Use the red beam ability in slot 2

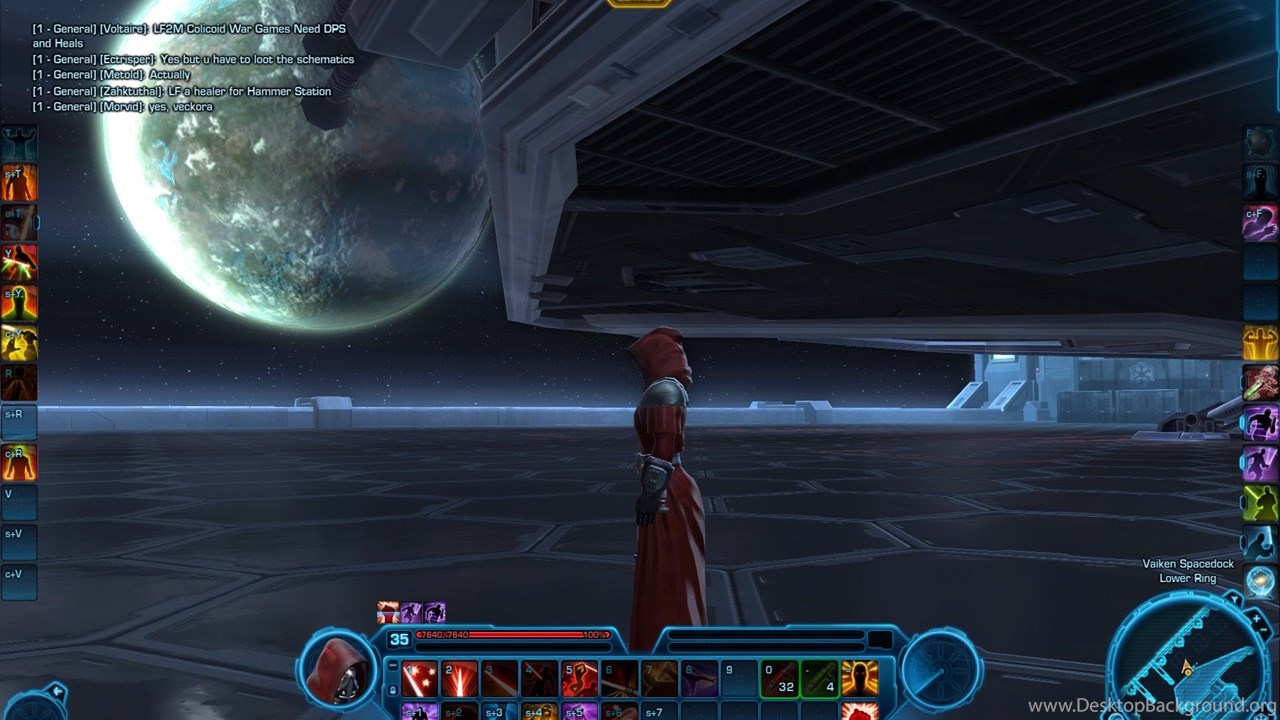pyautogui.click(x=460, y=679)
